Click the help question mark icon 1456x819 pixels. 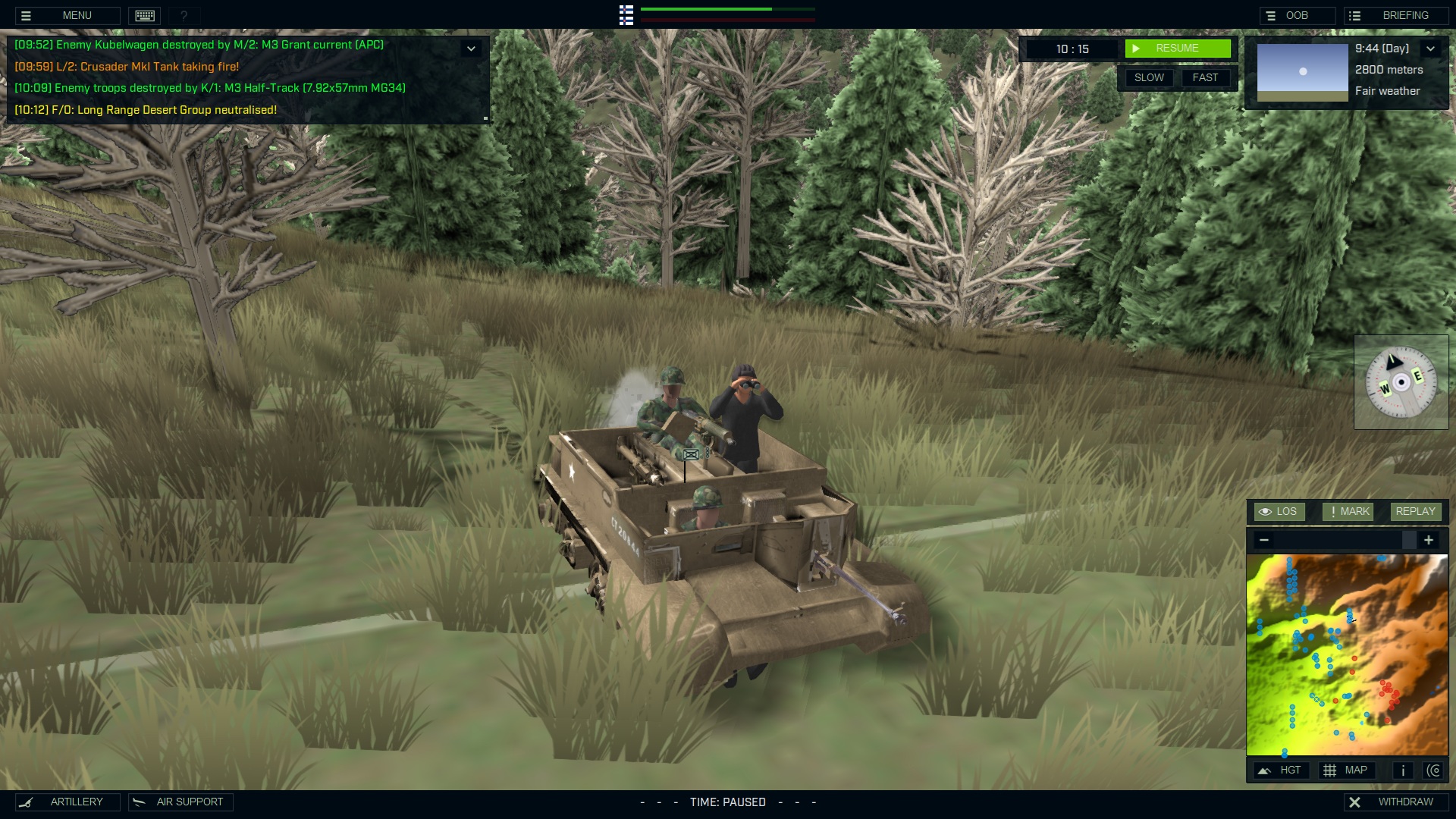click(182, 15)
